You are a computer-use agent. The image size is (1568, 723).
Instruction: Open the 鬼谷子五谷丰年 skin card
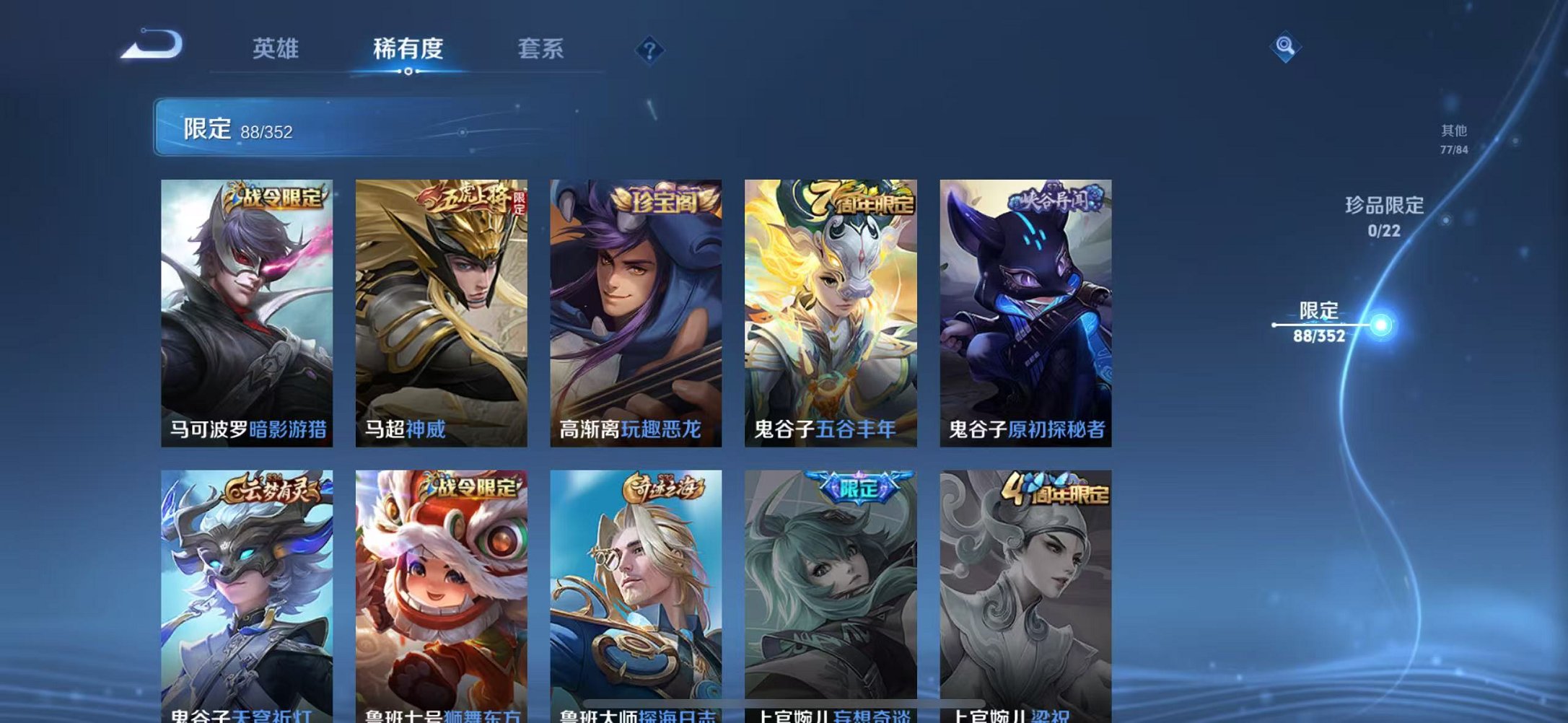tap(831, 310)
